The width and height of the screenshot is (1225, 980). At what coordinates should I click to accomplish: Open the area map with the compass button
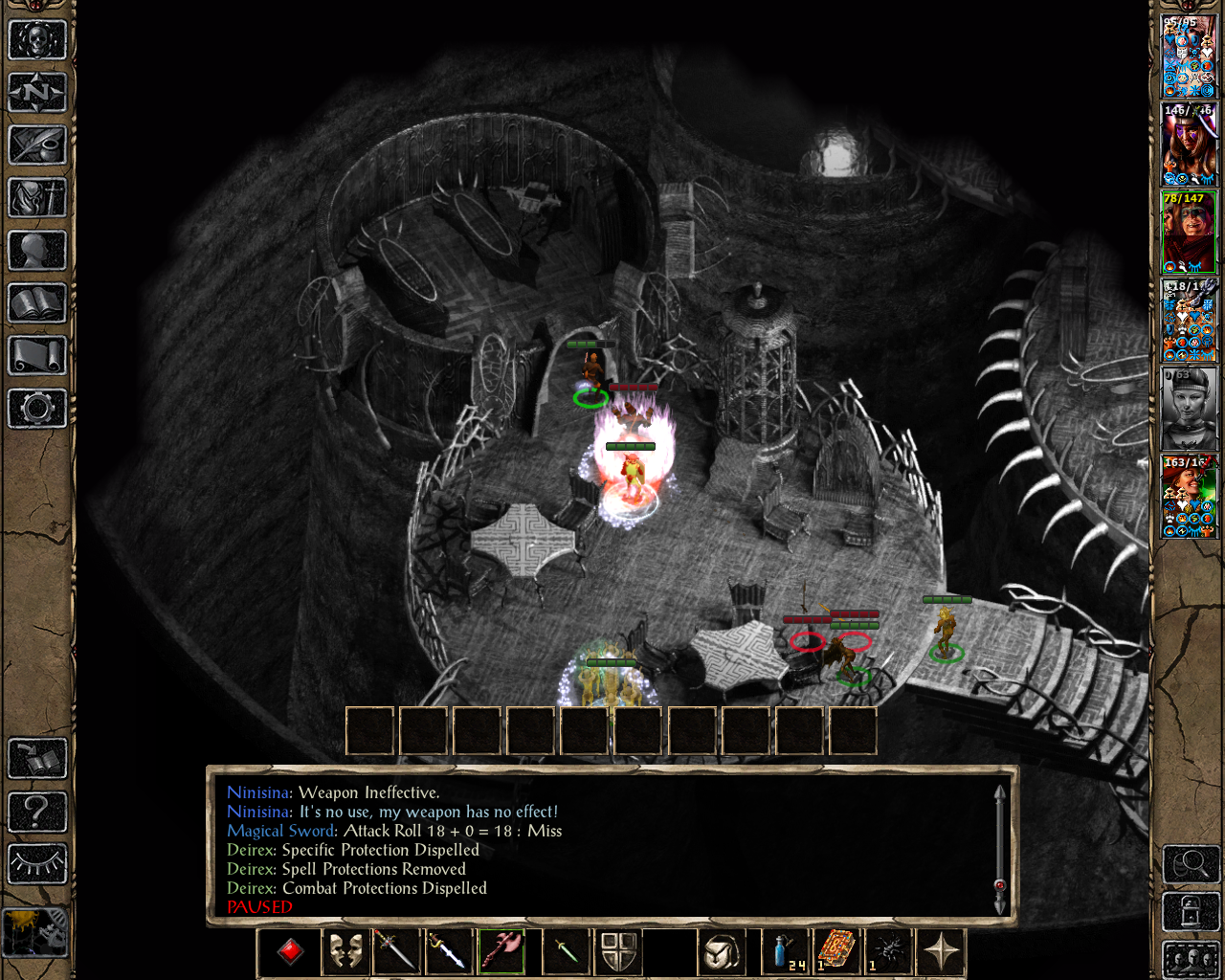(37, 93)
